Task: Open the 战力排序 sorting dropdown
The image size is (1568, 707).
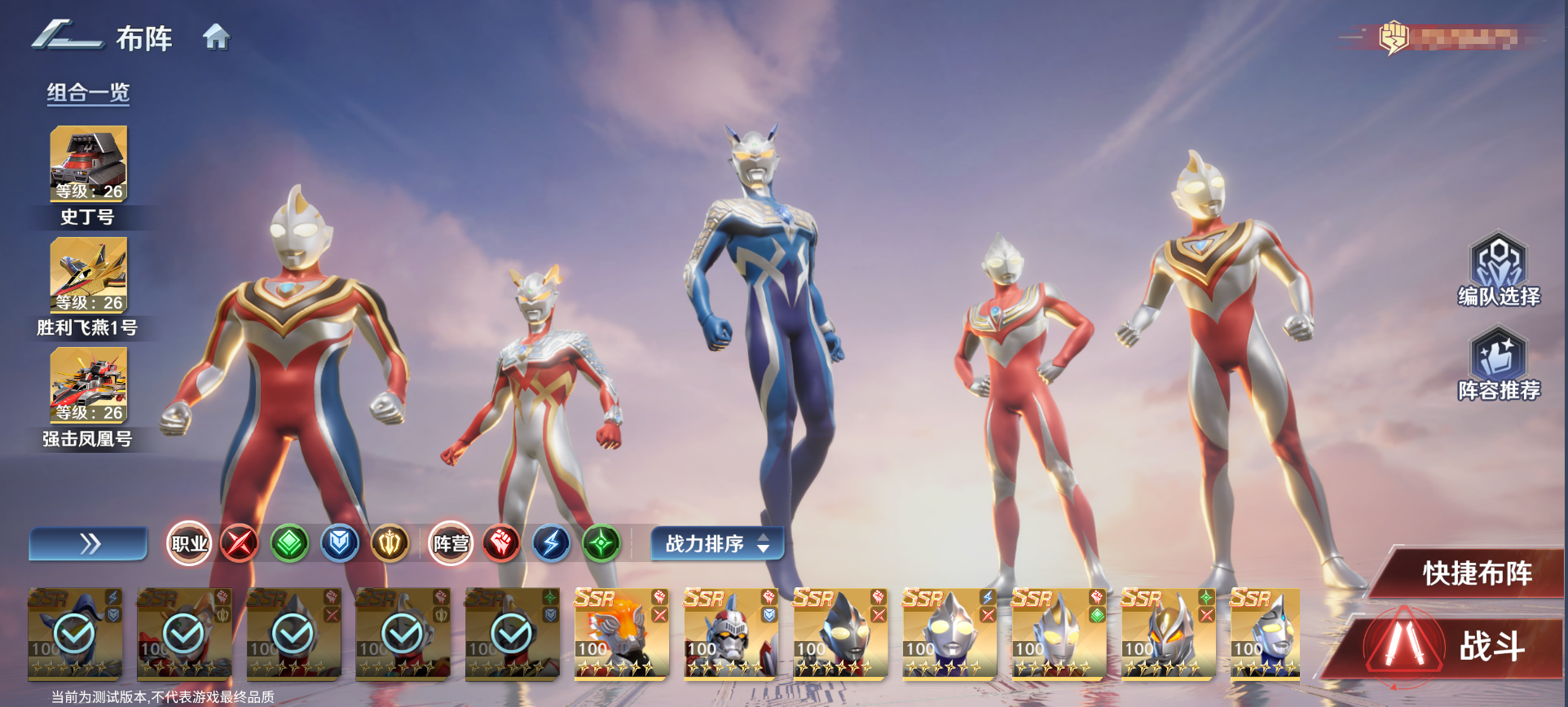Action: coord(706,543)
